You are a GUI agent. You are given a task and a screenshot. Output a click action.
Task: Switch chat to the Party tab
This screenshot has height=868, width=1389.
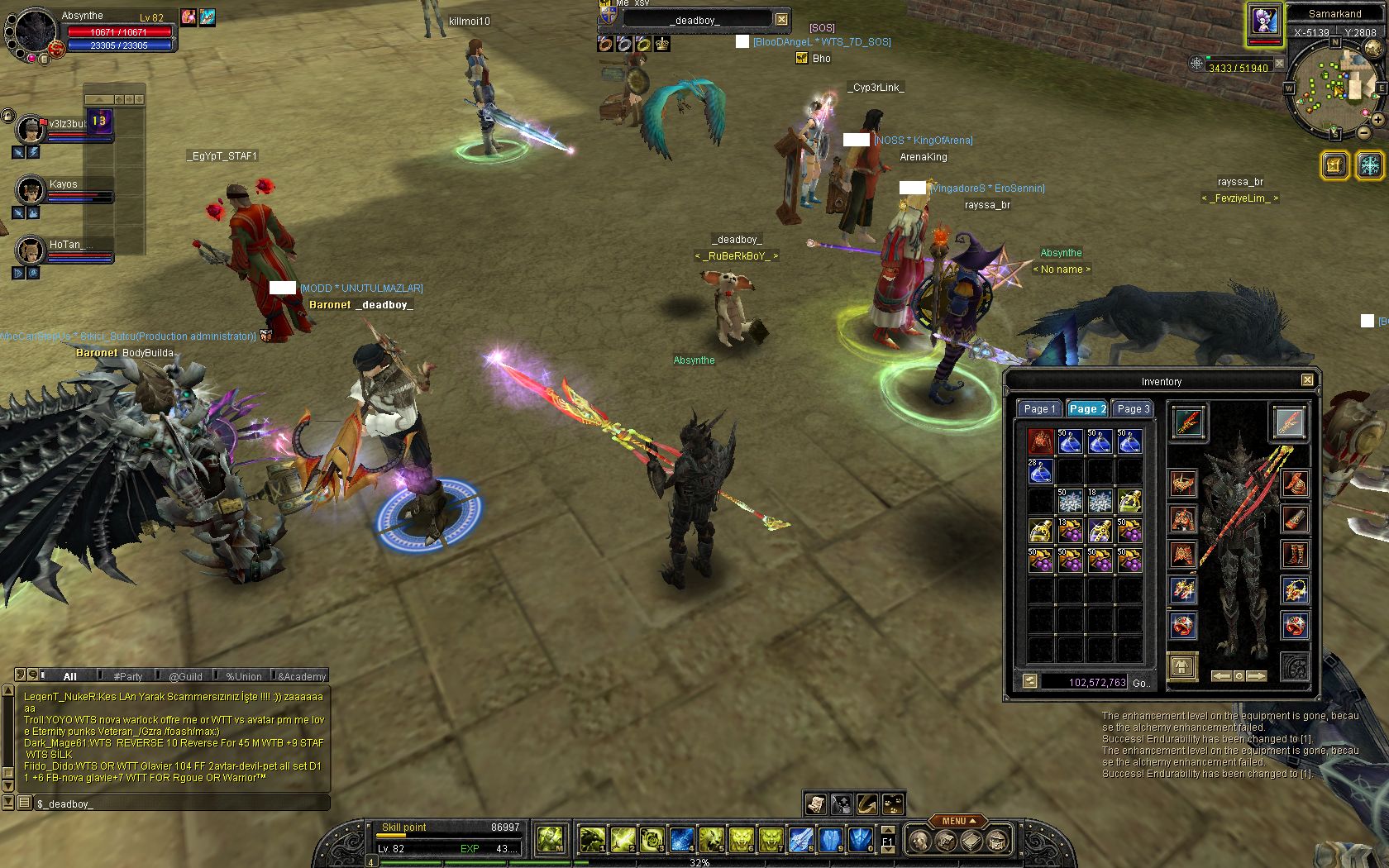pyautogui.click(x=127, y=676)
